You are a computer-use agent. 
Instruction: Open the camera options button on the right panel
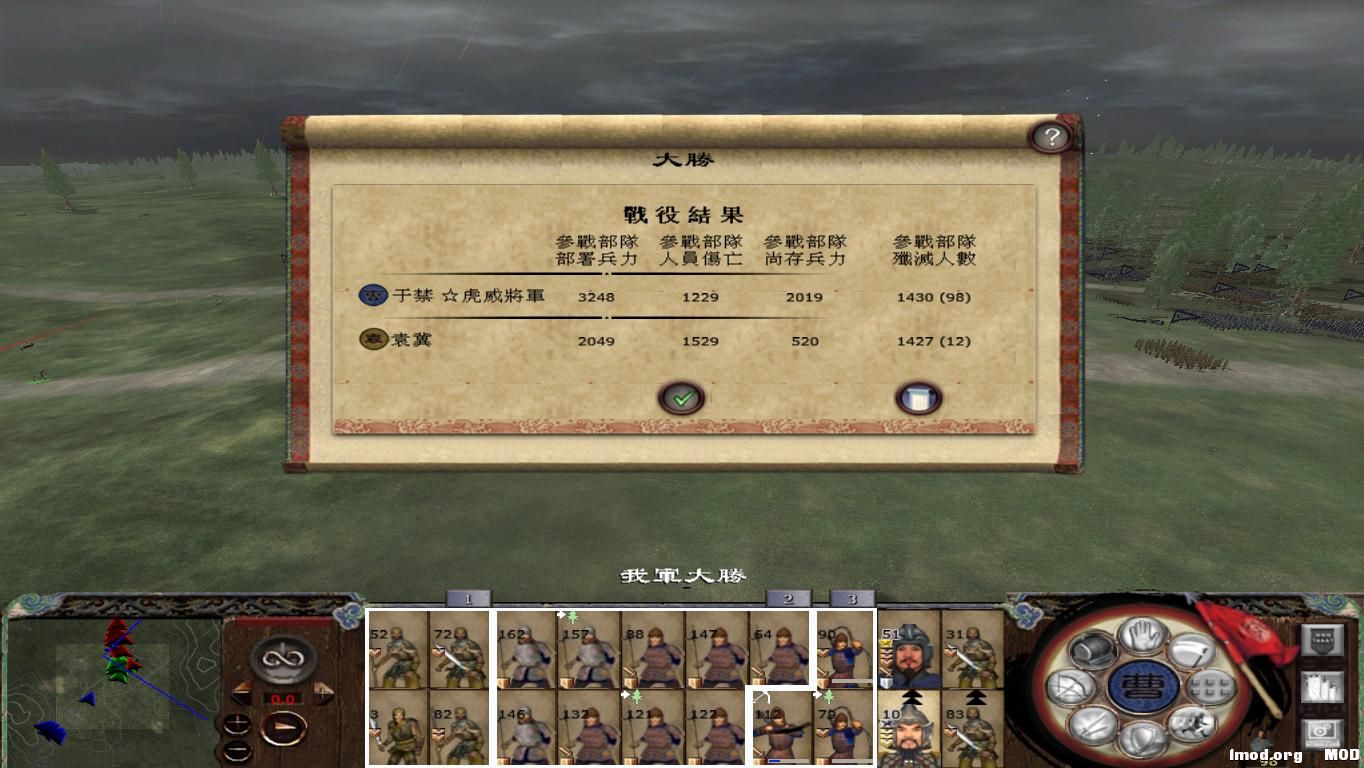[x=1324, y=732]
